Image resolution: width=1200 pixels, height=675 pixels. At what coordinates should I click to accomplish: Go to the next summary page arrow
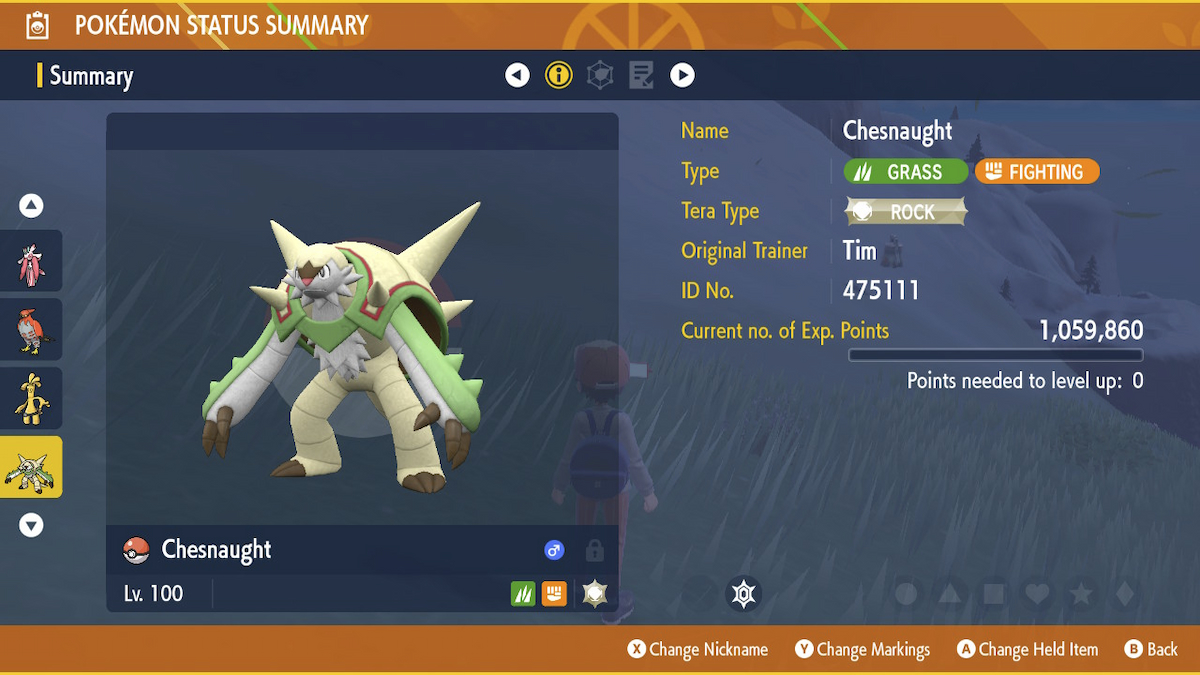pyautogui.click(x=682, y=75)
